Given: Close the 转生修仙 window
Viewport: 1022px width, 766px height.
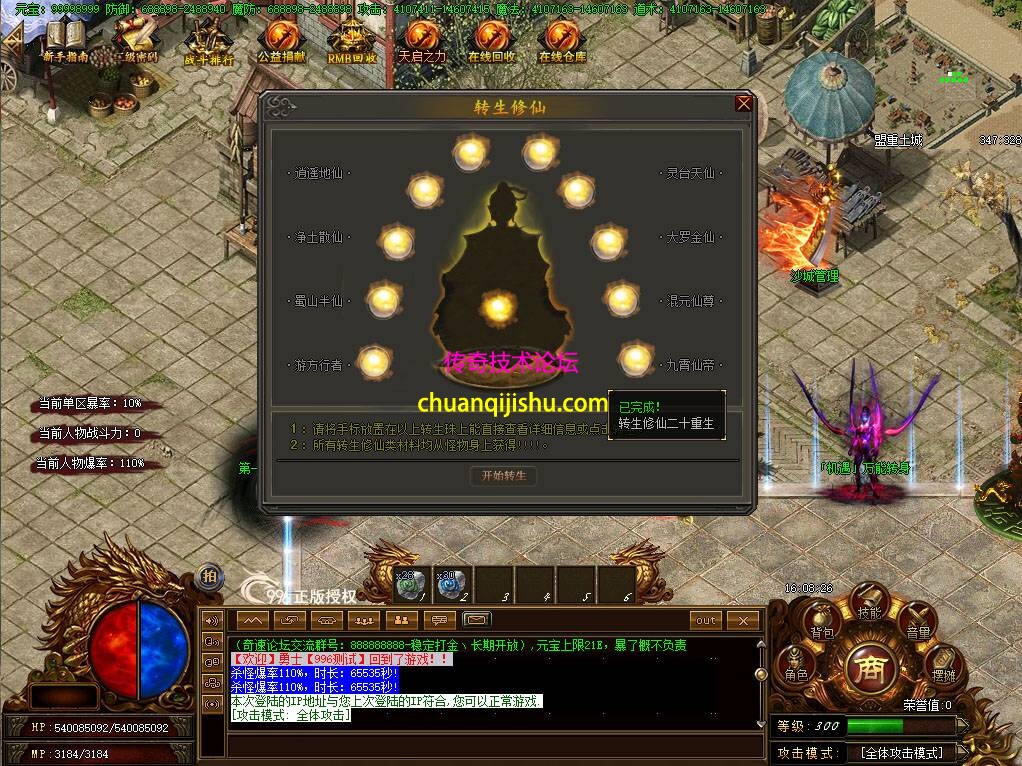Looking at the screenshot, I should click(x=743, y=103).
